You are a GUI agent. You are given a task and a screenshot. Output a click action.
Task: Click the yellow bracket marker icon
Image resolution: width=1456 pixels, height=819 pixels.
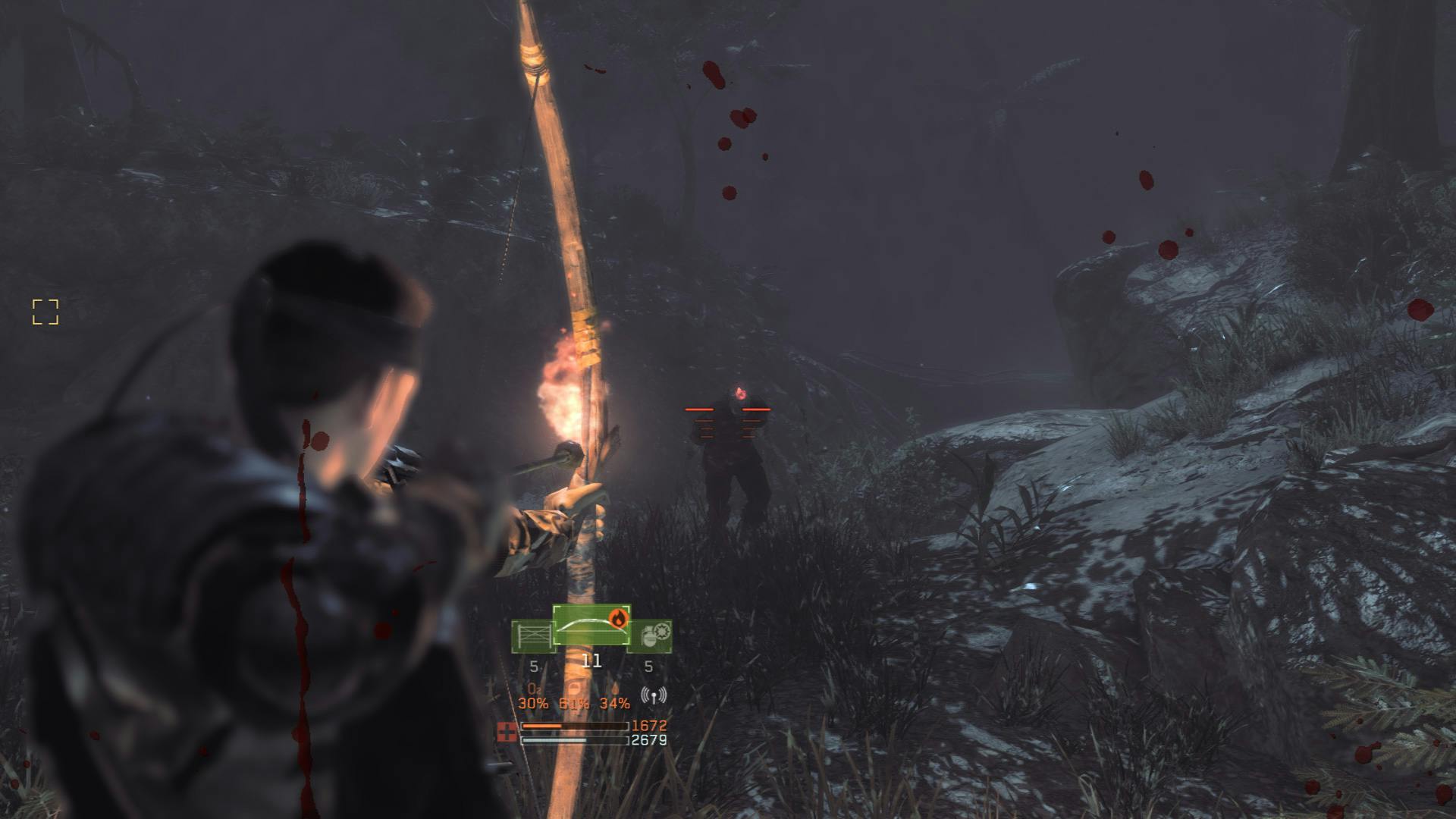tap(45, 312)
